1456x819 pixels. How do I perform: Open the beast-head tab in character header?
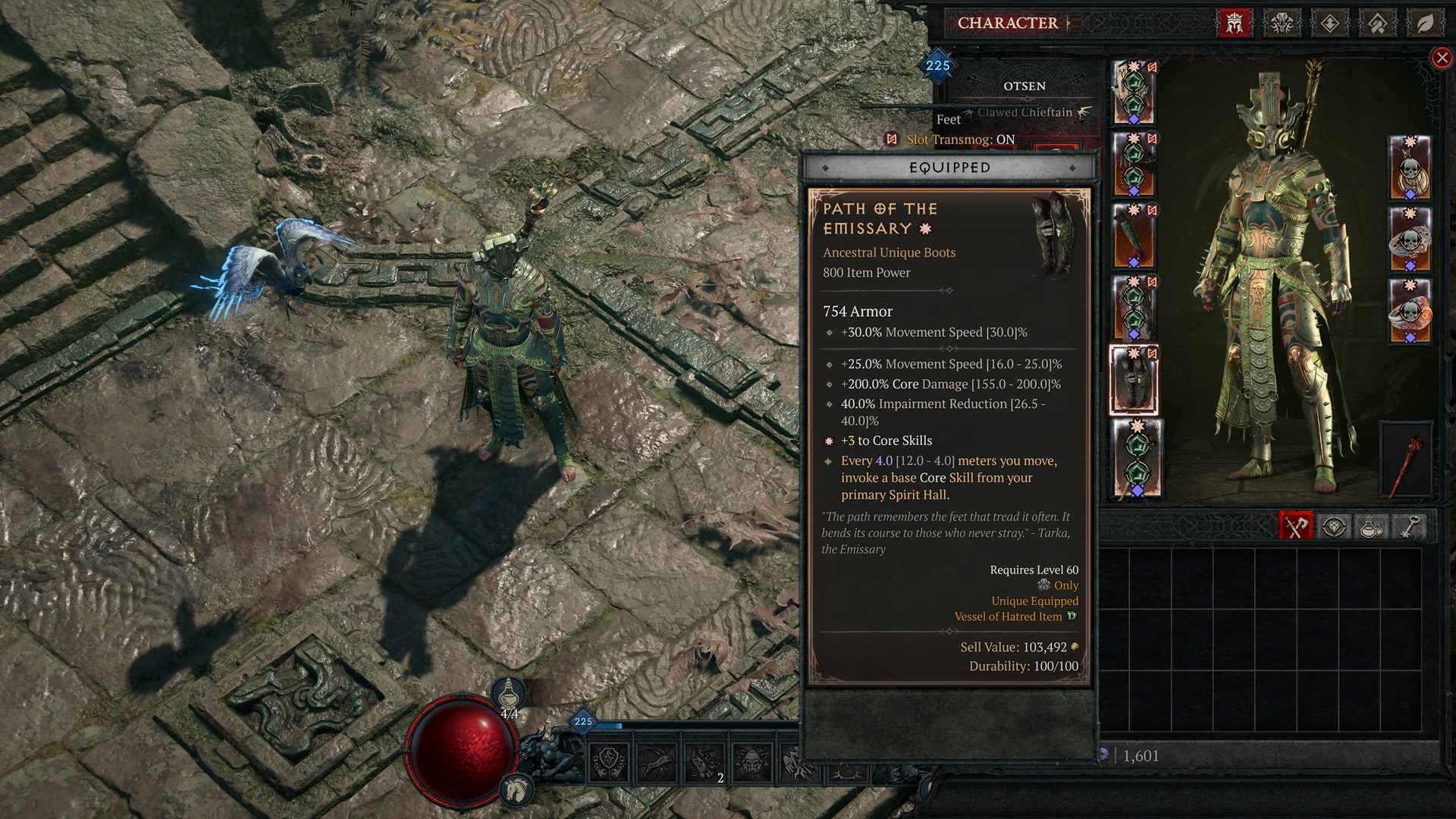pos(1282,24)
